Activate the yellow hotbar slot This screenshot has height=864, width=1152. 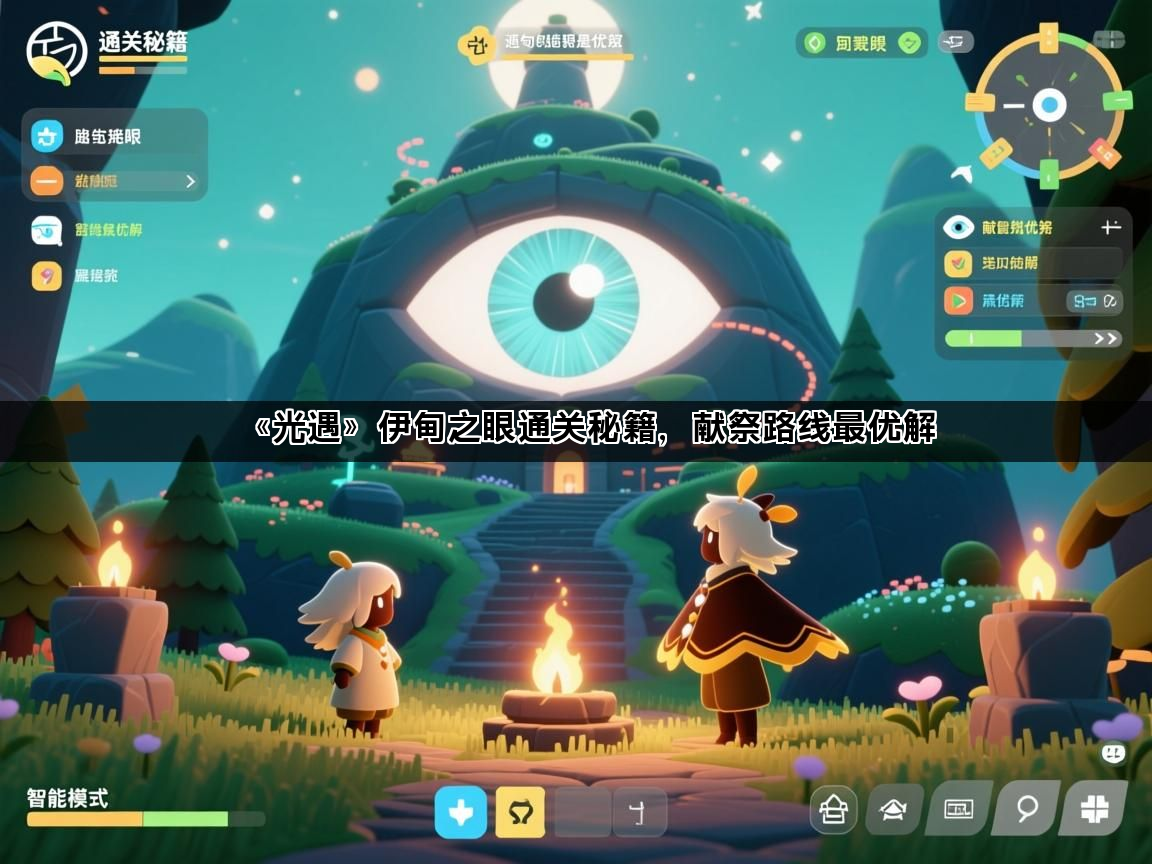pos(520,812)
